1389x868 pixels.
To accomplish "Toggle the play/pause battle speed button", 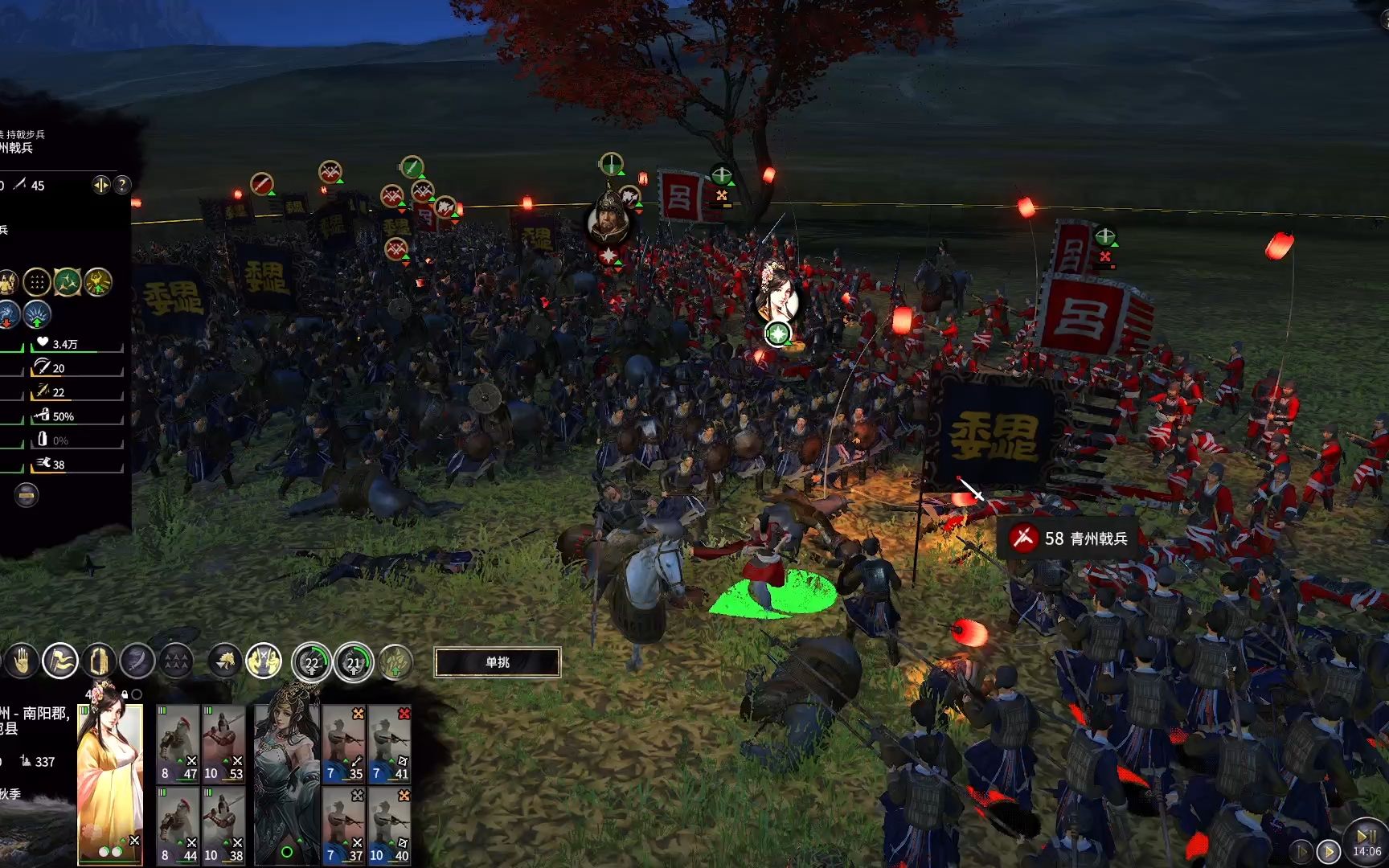I will tap(1366, 836).
